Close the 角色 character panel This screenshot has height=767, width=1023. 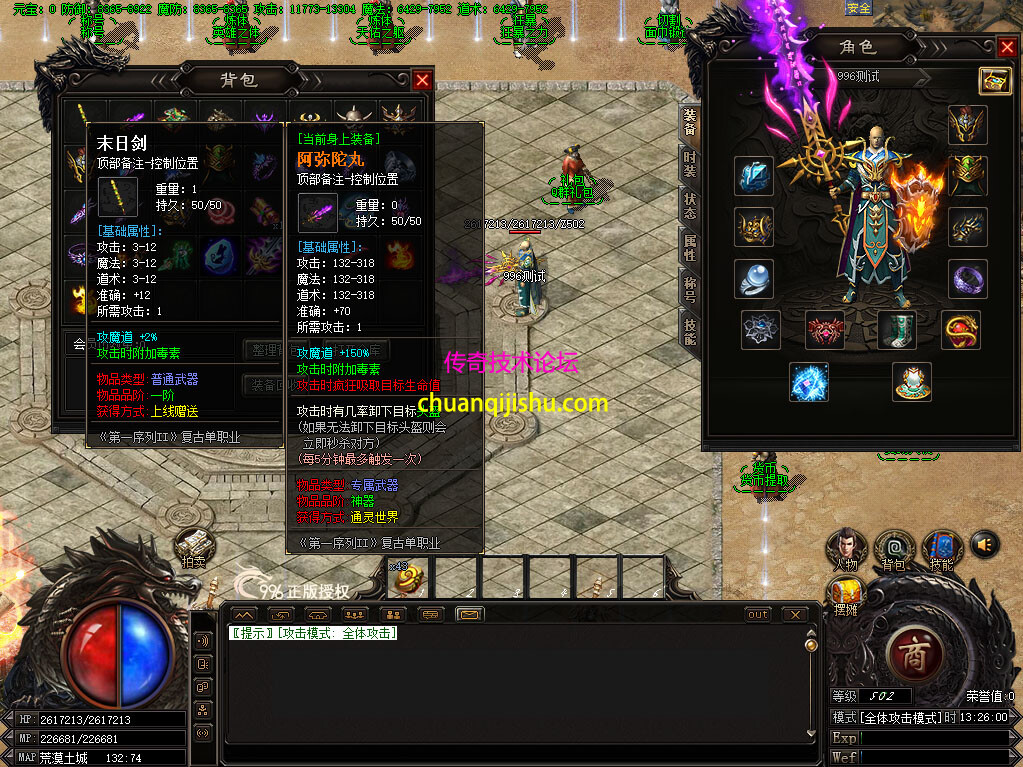[1007, 47]
